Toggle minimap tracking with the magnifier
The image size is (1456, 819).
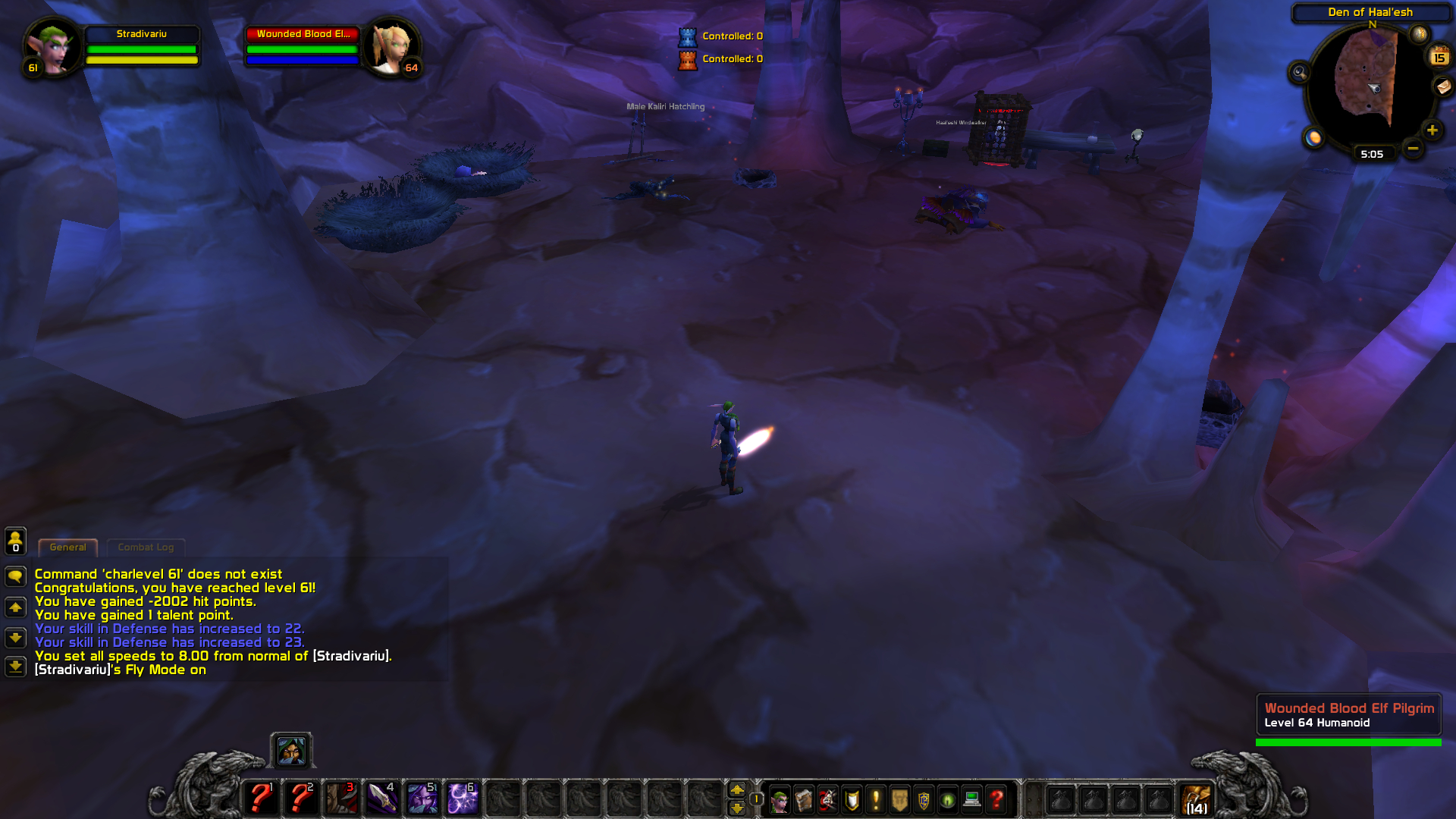tap(1300, 72)
